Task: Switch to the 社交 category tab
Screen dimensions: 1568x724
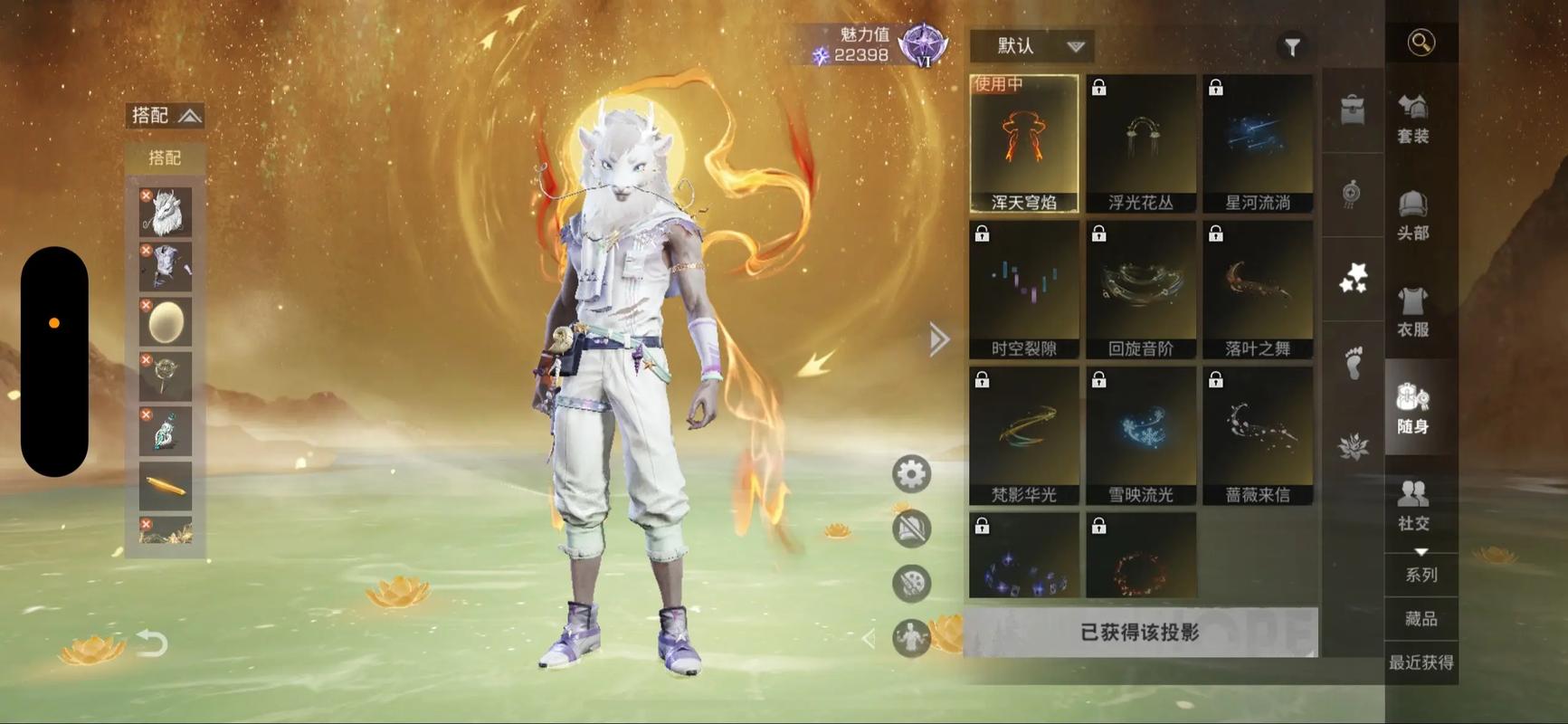Action: pyautogui.click(x=1412, y=505)
